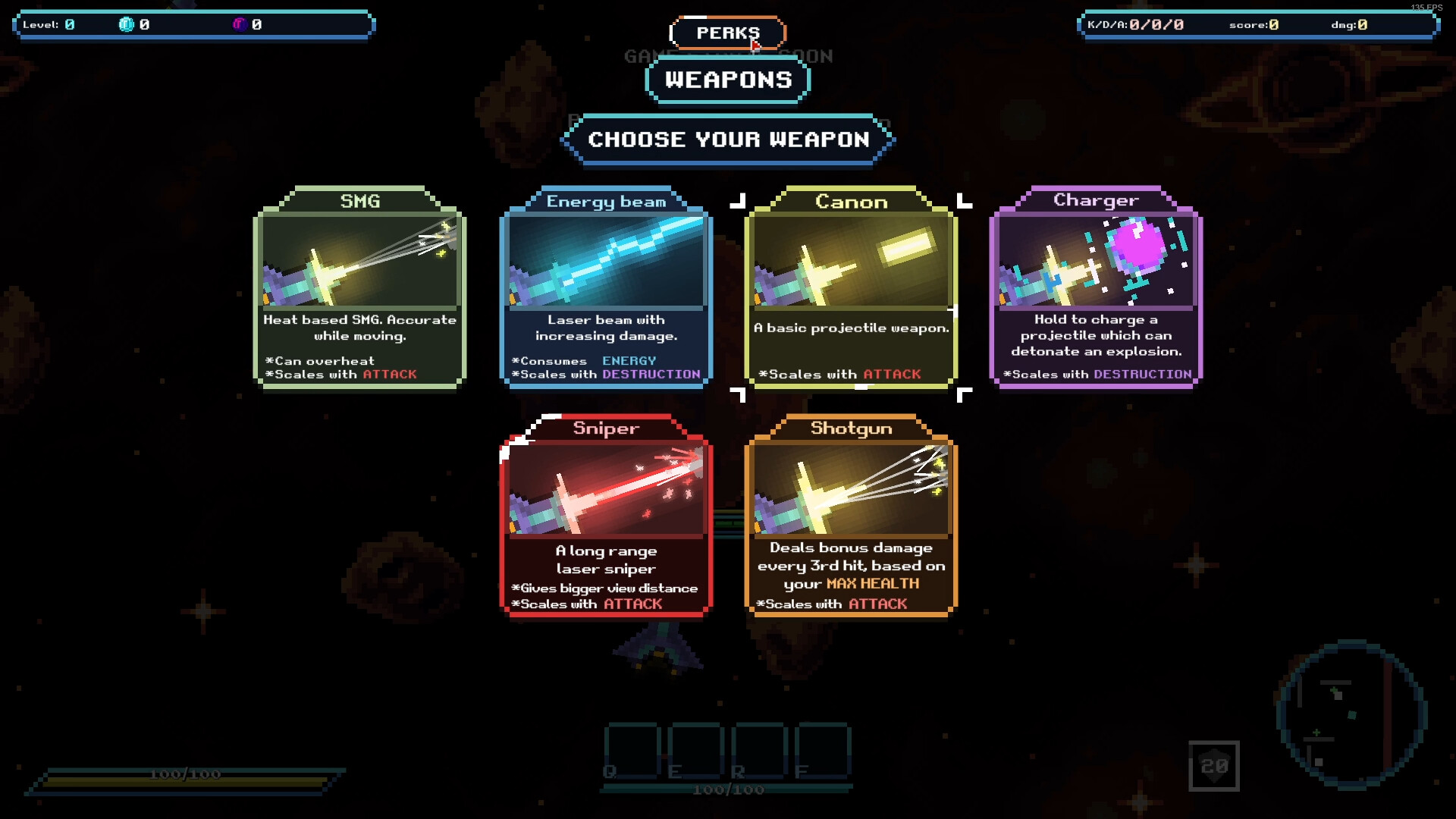Viewport: 1456px width, 819px height.
Task: Click the purple gem currency icon
Action: pyautogui.click(x=239, y=24)
